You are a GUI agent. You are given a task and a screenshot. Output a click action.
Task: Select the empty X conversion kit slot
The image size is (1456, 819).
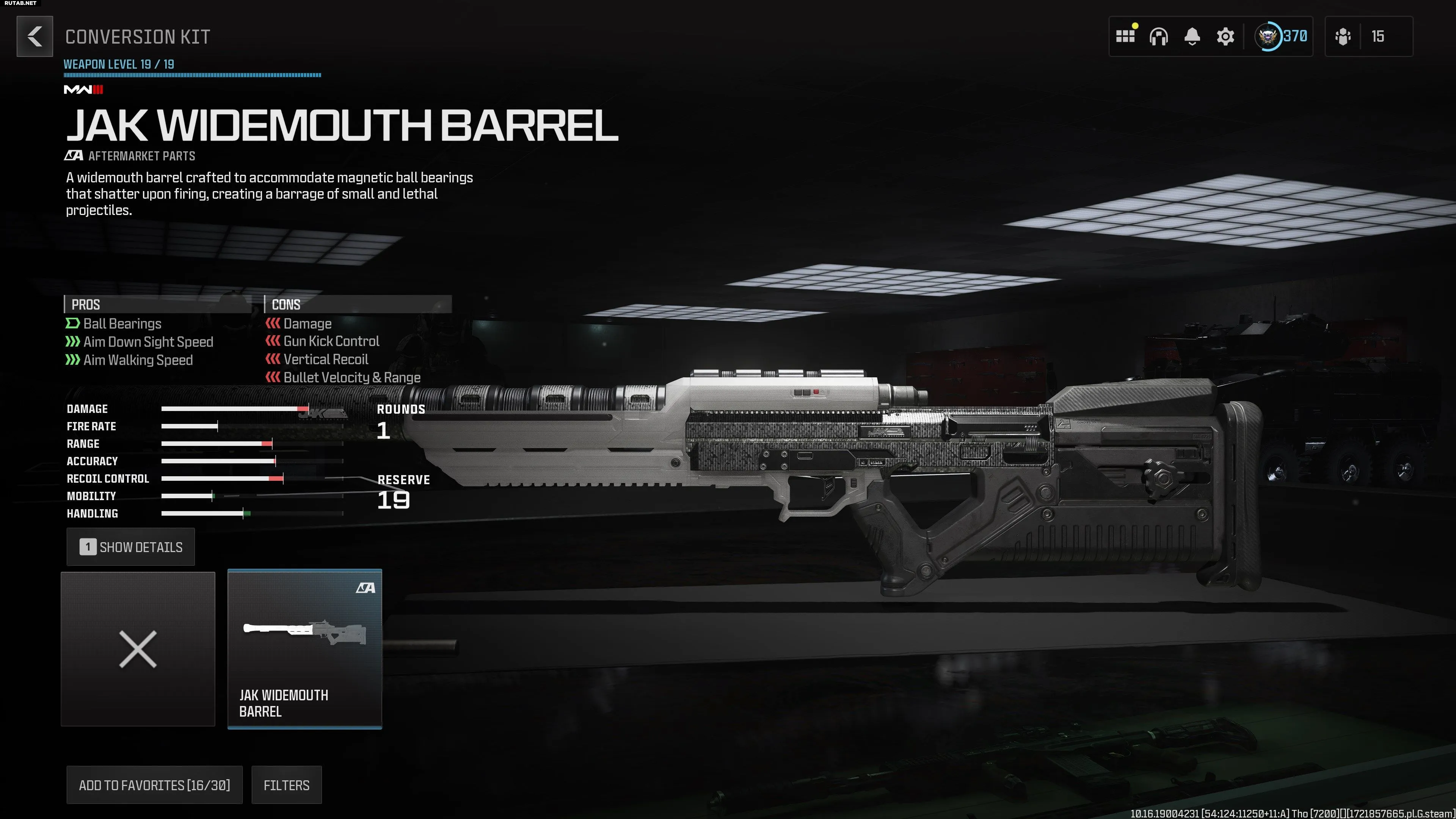[x=138, y=649]
